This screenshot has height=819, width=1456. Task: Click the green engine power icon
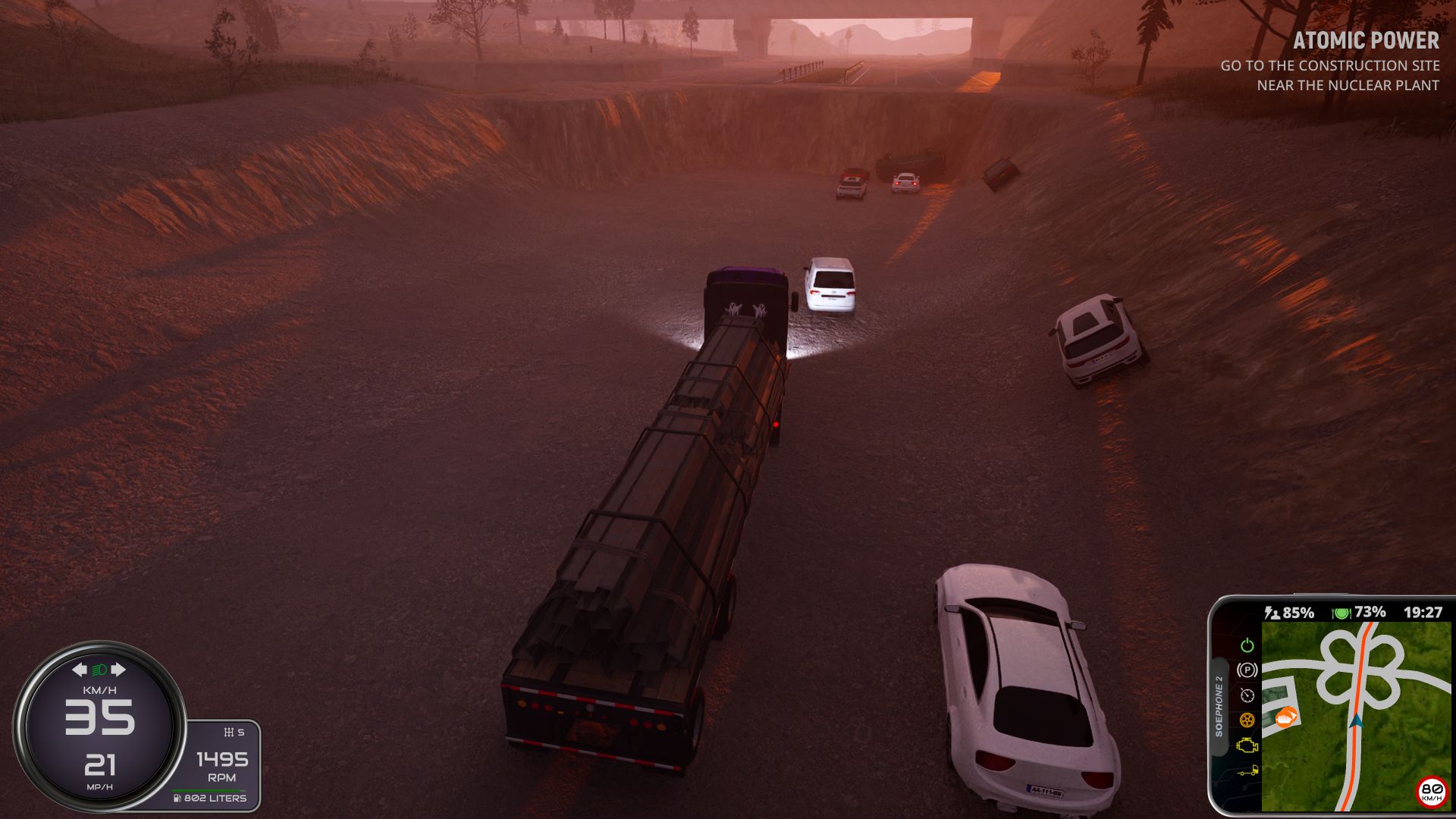tap(1247, 645)
